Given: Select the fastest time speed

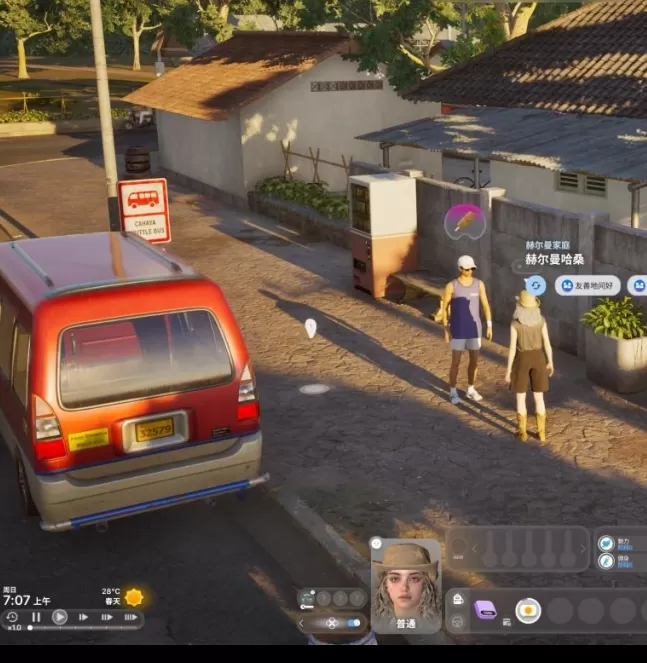Looking at the screenshot, I should (x=130, y=617).
